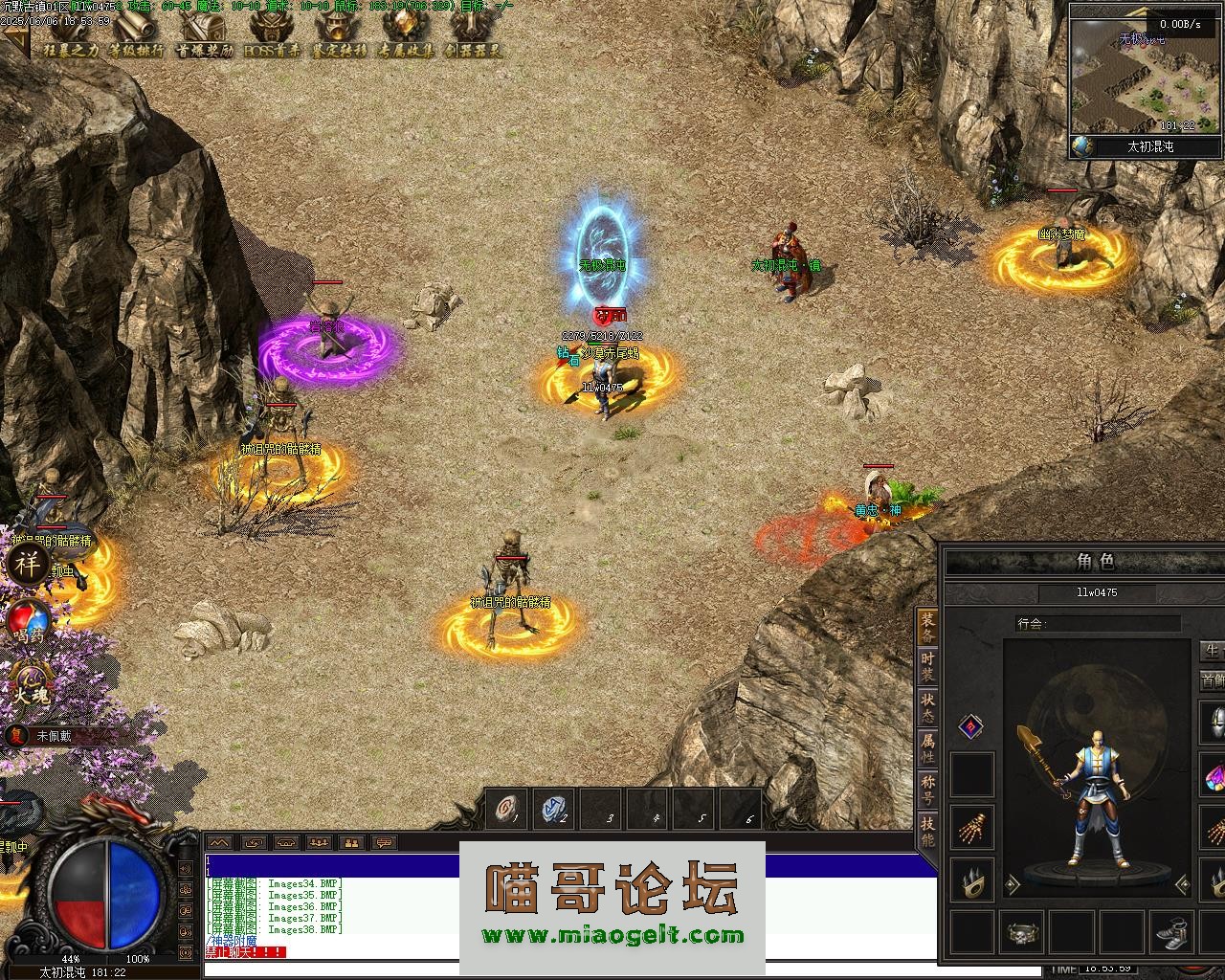The image size is (1225, 980).
Task: Activate the 喝药 potion icon
Action: 27,622
